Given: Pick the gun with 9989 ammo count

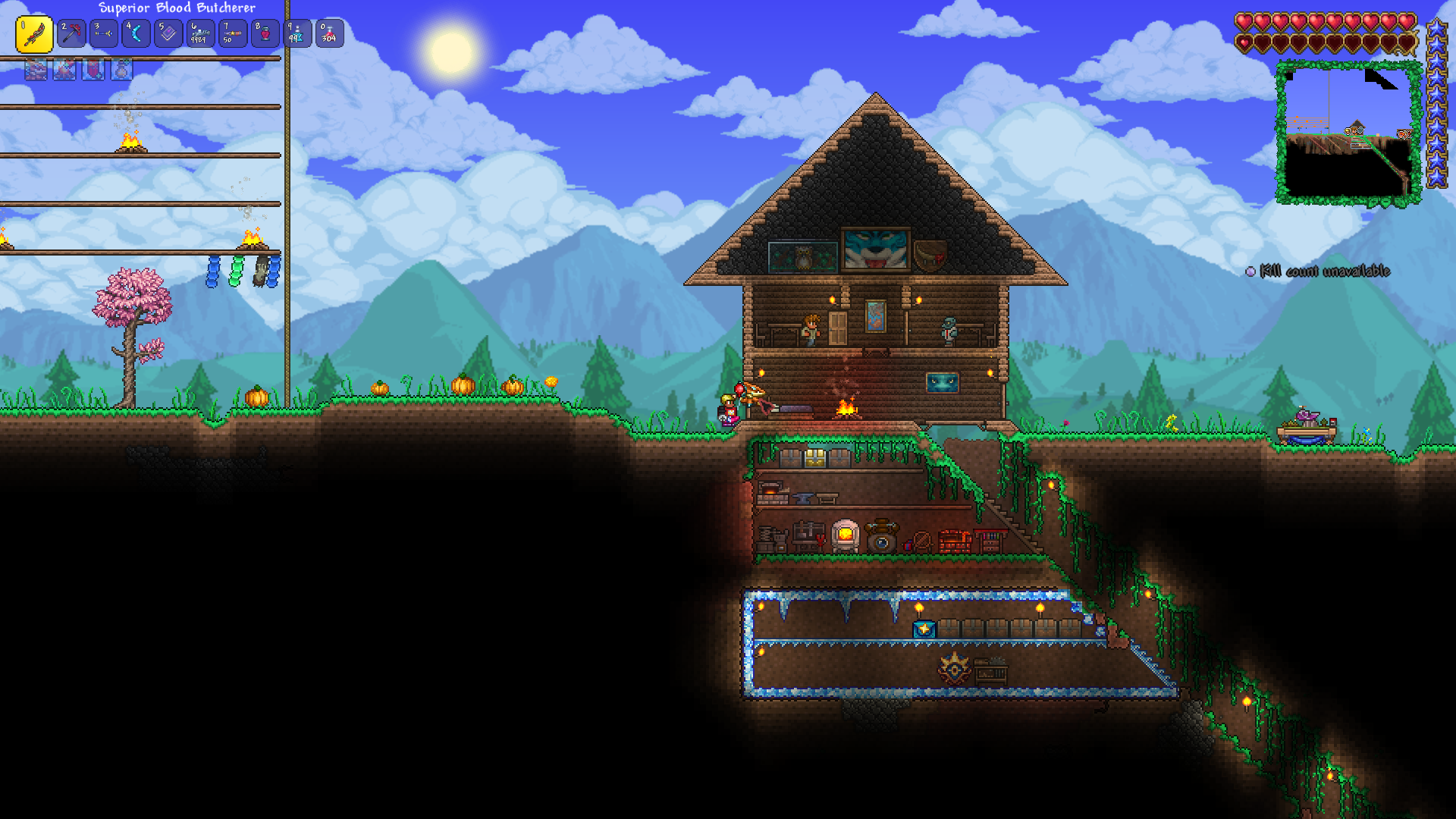Looking at the screenshot, I should (201, 33).
